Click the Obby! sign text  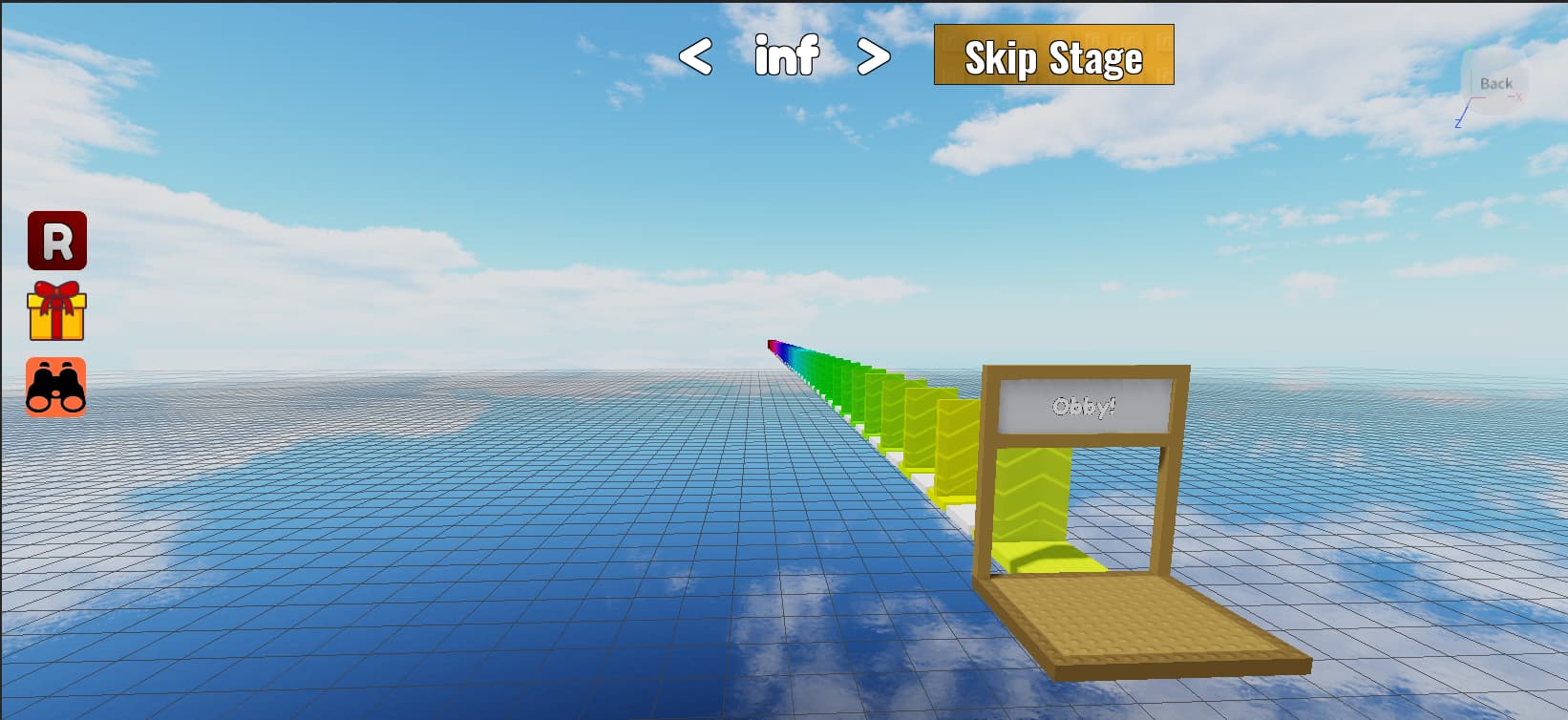[x=1084, y=406]
